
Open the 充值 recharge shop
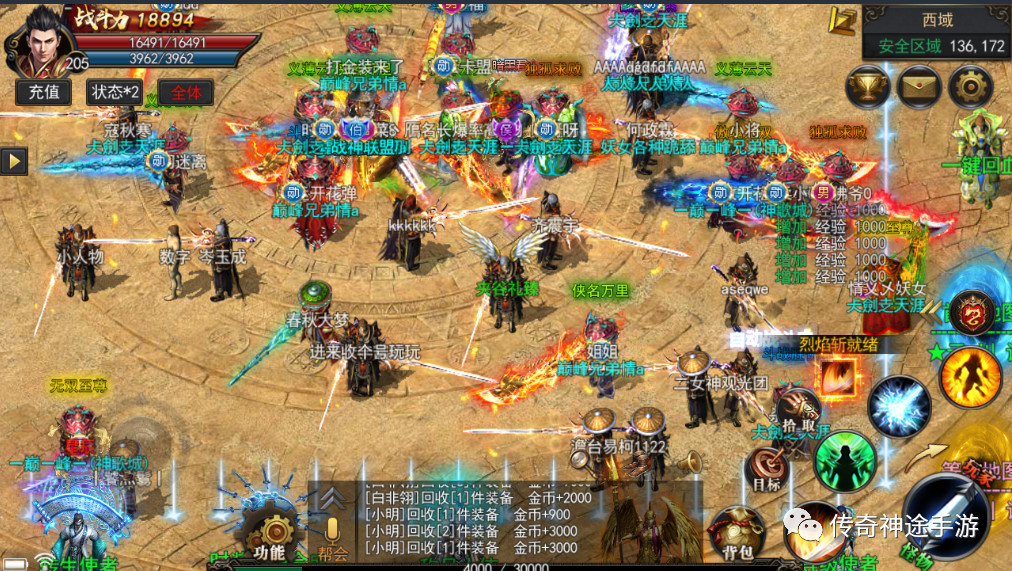[x=43, y=92]
